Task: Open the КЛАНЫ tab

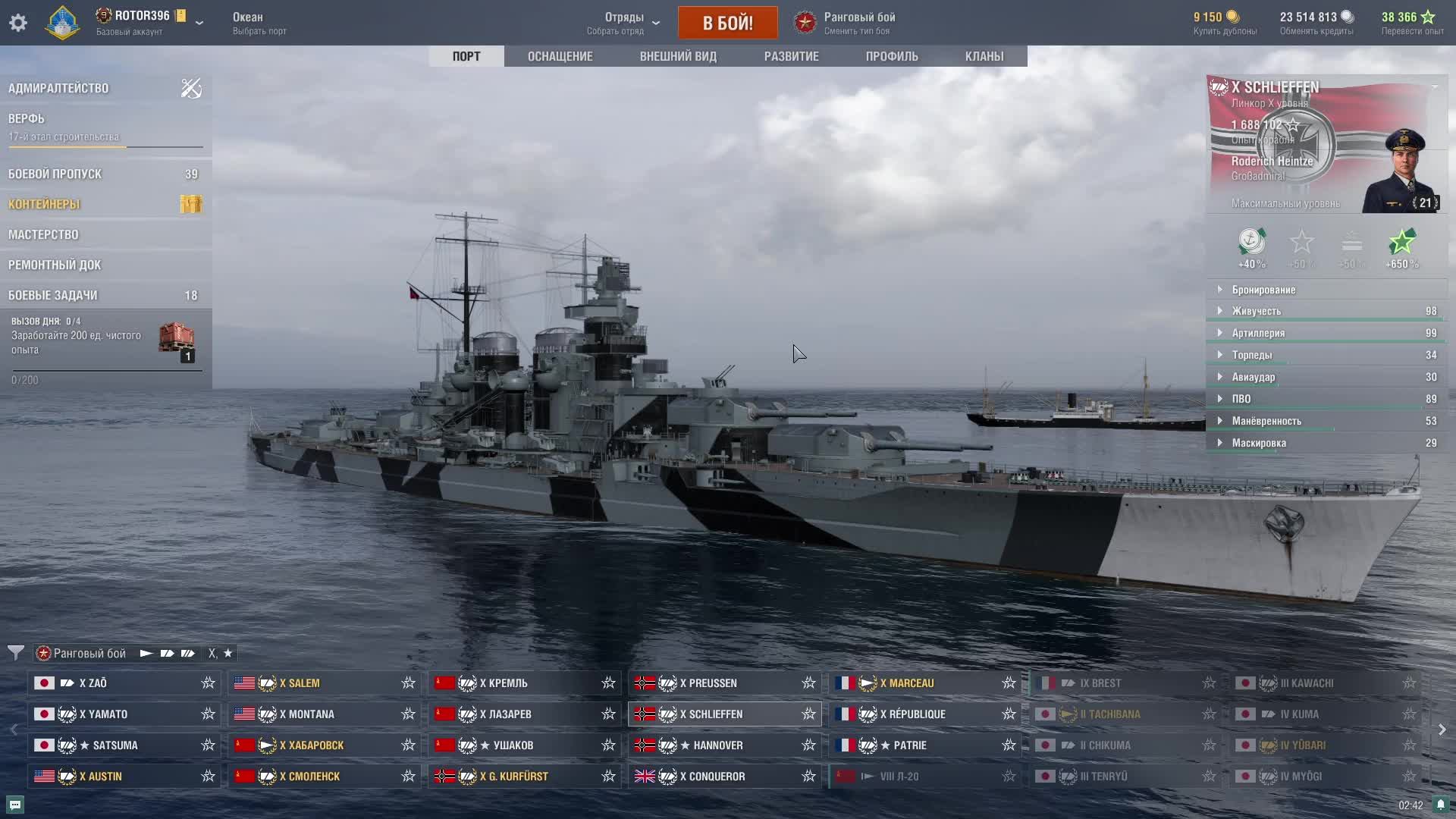Action: [x=984, y=56]
